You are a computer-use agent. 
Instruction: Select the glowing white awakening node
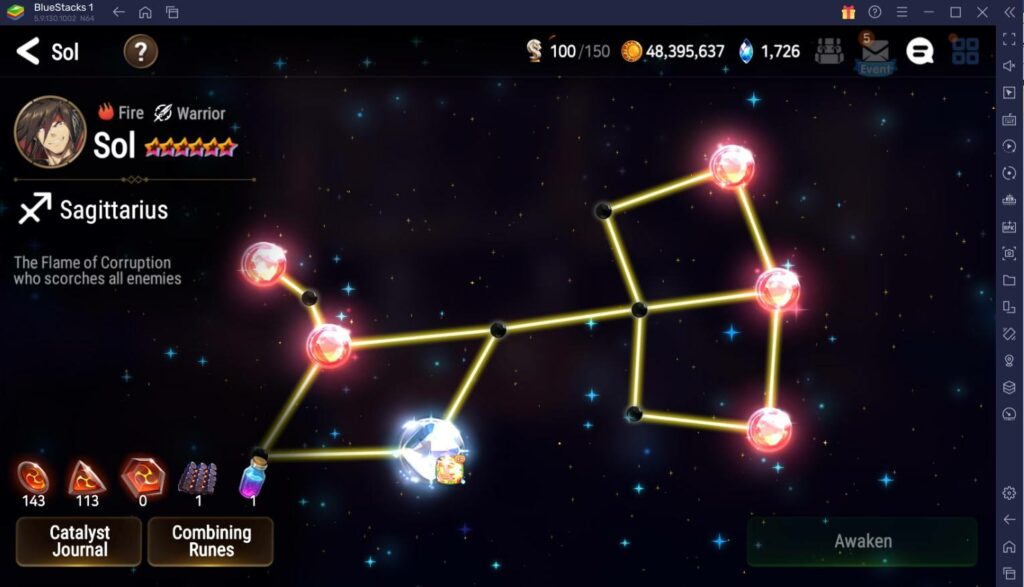pyautogui.click(x=431, y=450)
